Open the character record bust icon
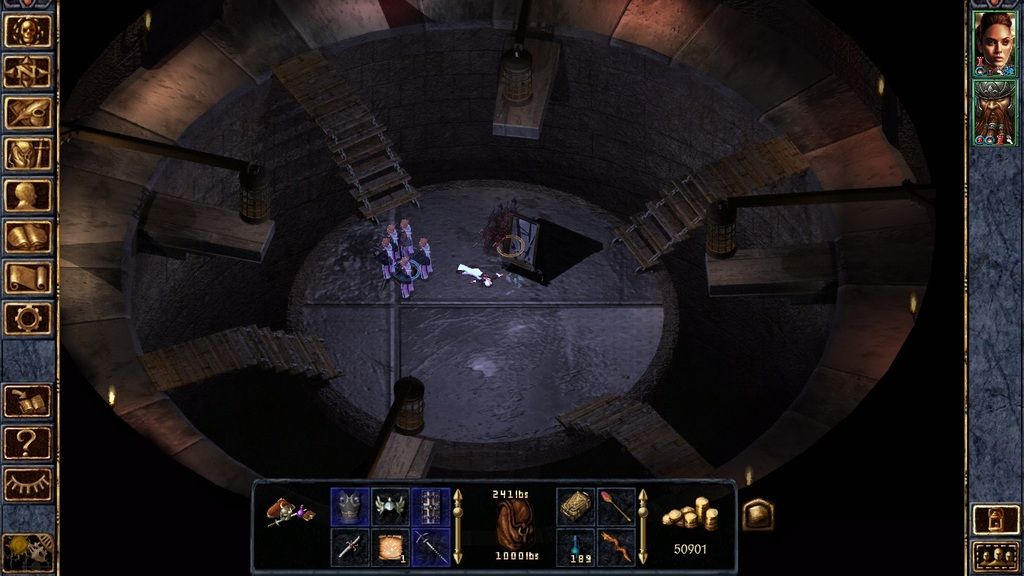Image resolution: width=1024 pixels, height=576 pixels. (x=28, y=195)
